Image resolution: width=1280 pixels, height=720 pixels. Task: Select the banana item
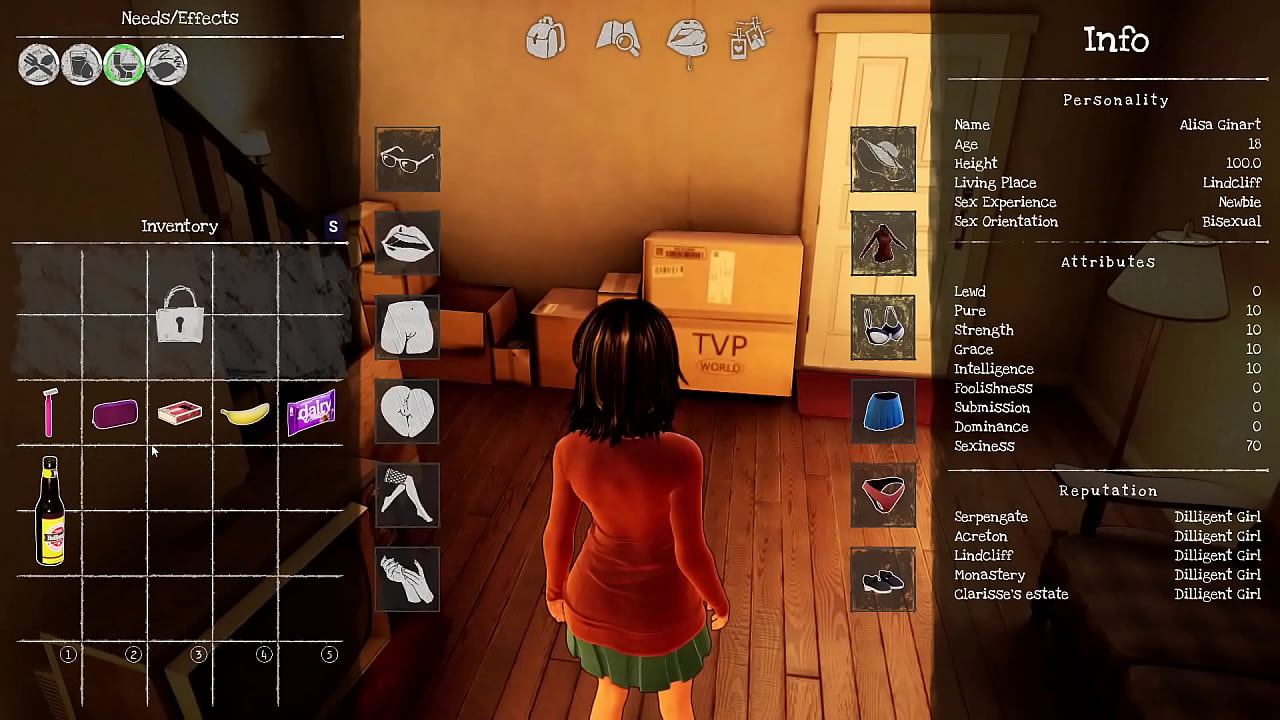[245, 413]
